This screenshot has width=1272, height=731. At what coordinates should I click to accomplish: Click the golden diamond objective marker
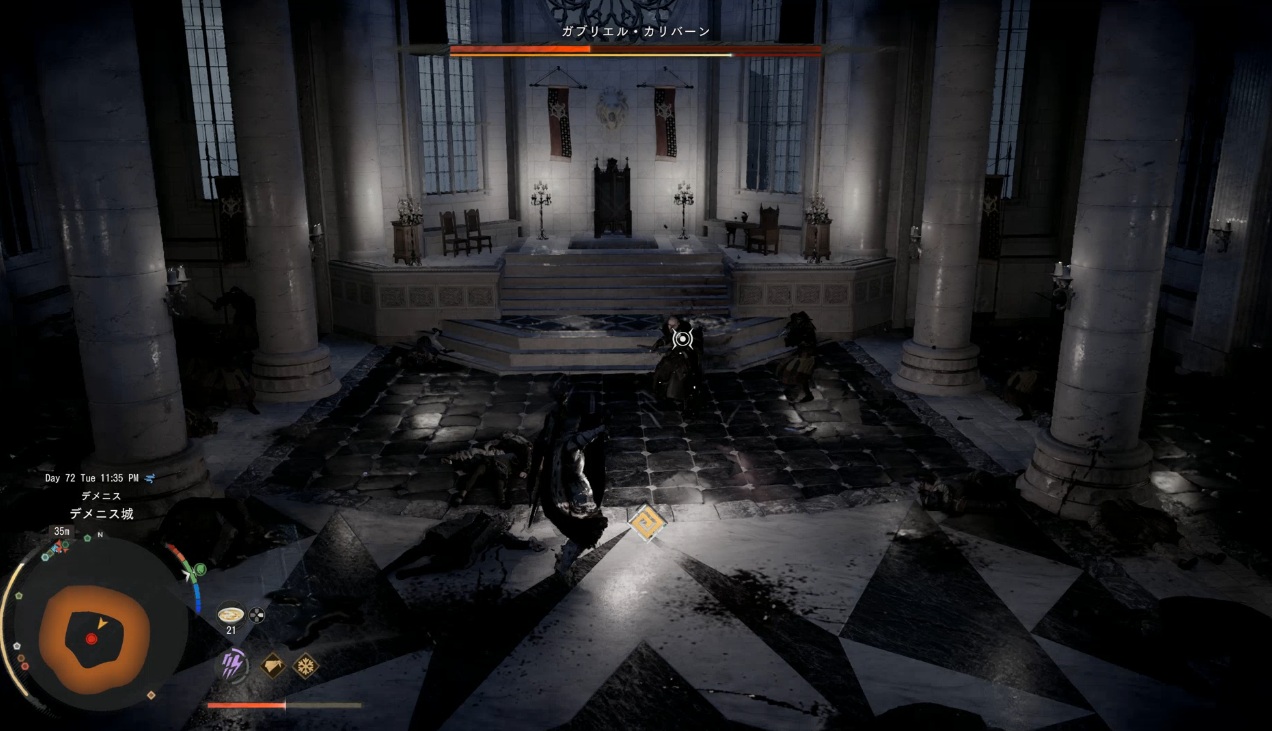(x=647, y=523)
